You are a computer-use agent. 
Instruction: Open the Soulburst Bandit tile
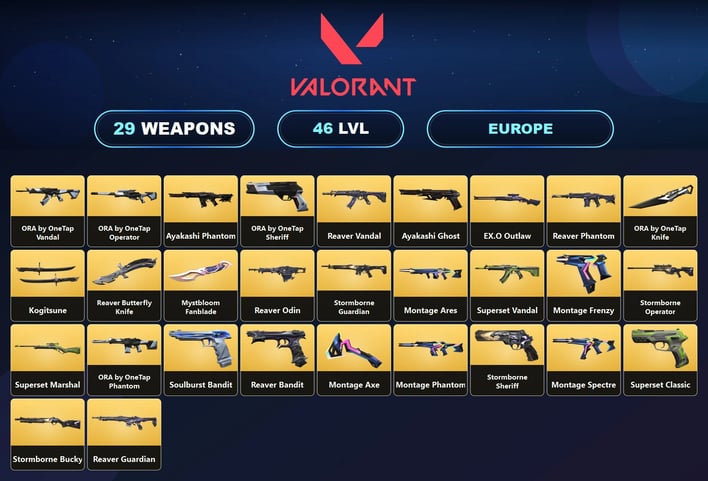pos(201,359)
